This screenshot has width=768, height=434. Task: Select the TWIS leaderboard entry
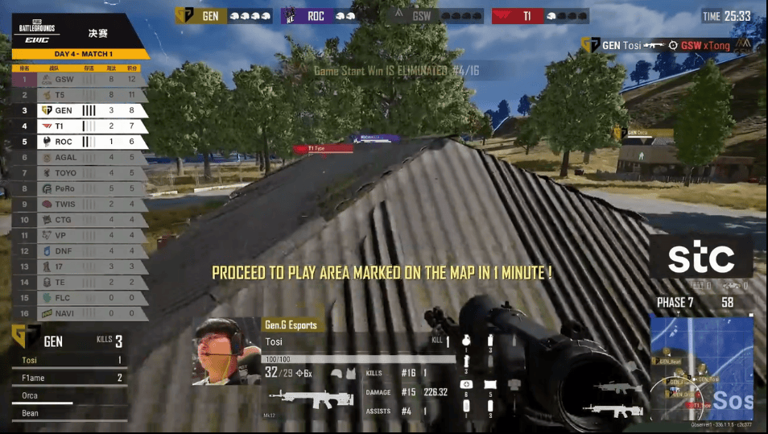click(x=79, y=204)
